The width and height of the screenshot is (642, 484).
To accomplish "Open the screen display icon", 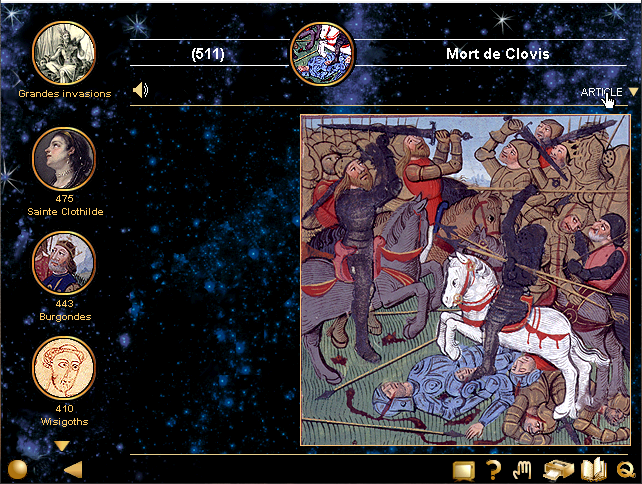I will [x=463, y=470].
